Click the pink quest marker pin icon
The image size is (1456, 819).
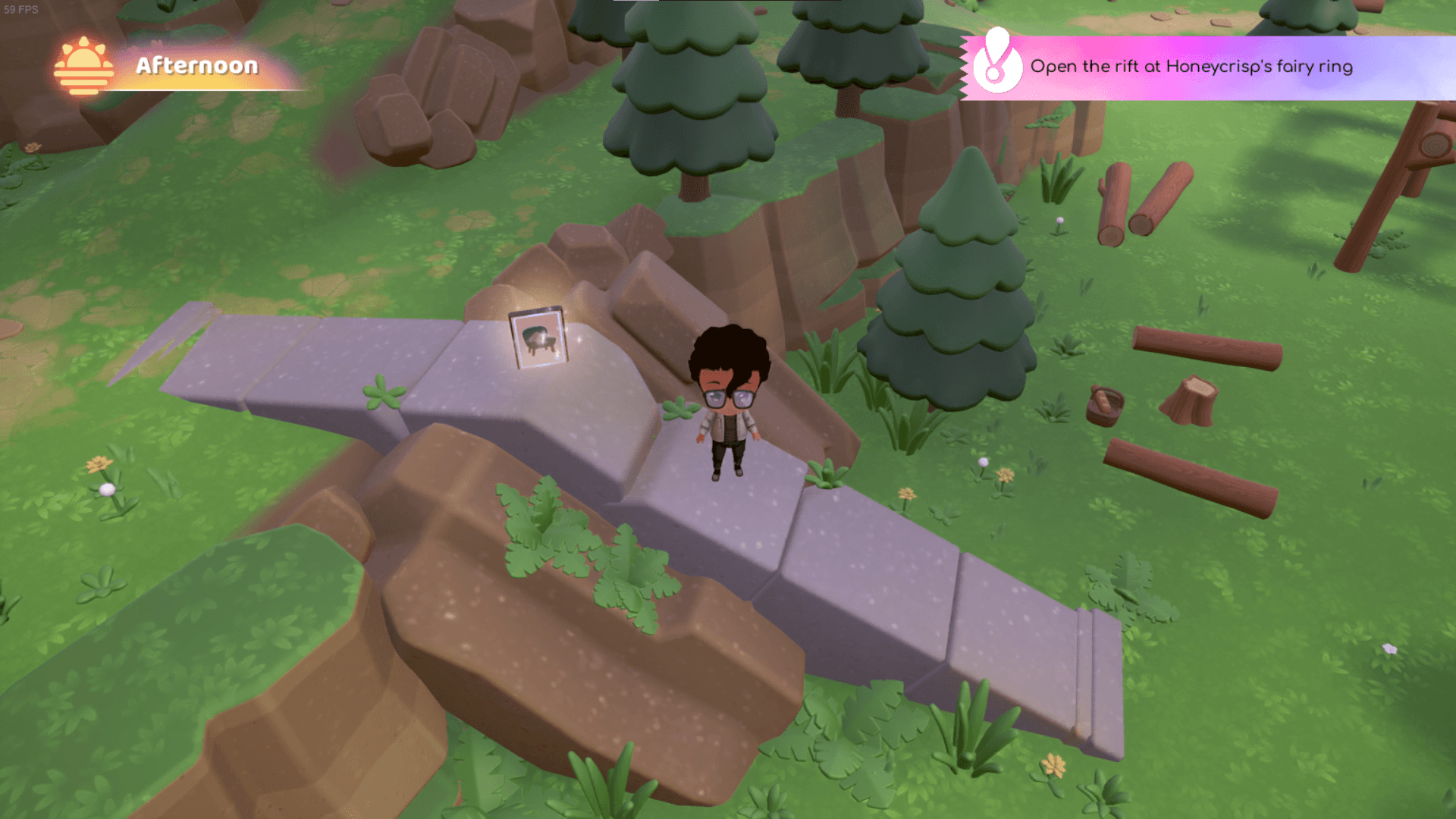(x=996, y=64)
